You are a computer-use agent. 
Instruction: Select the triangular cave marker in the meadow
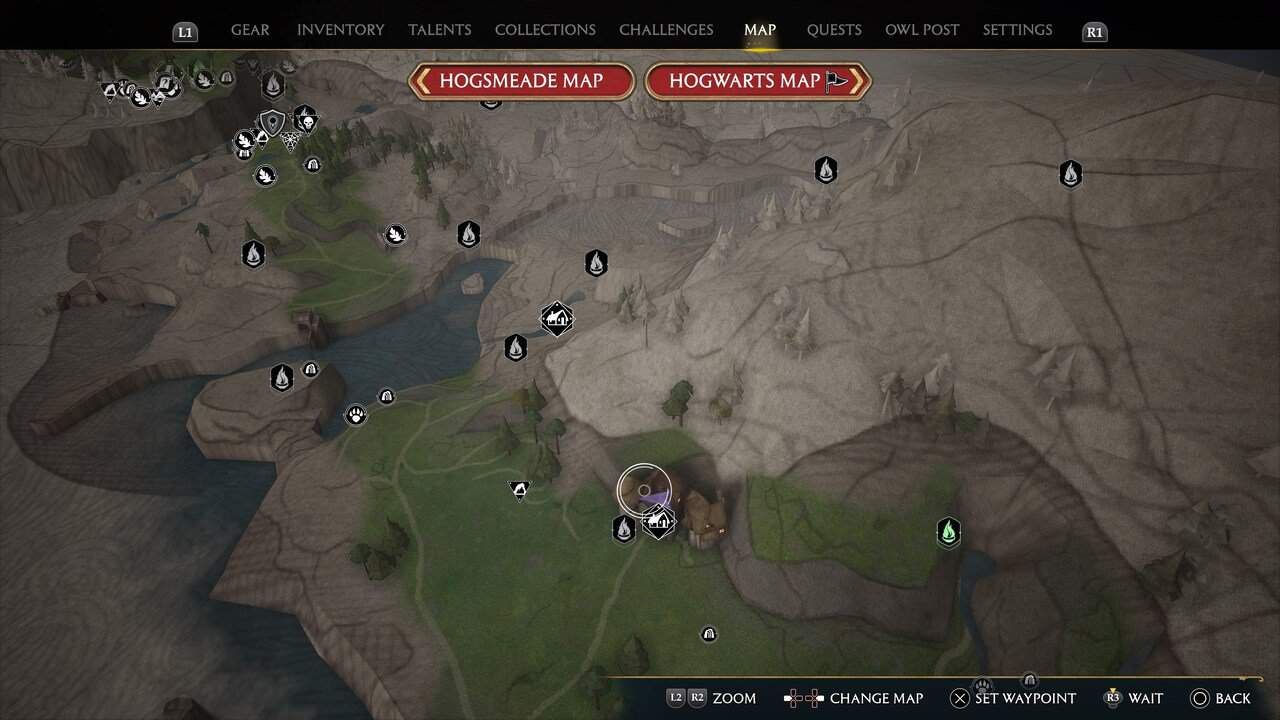519,489
